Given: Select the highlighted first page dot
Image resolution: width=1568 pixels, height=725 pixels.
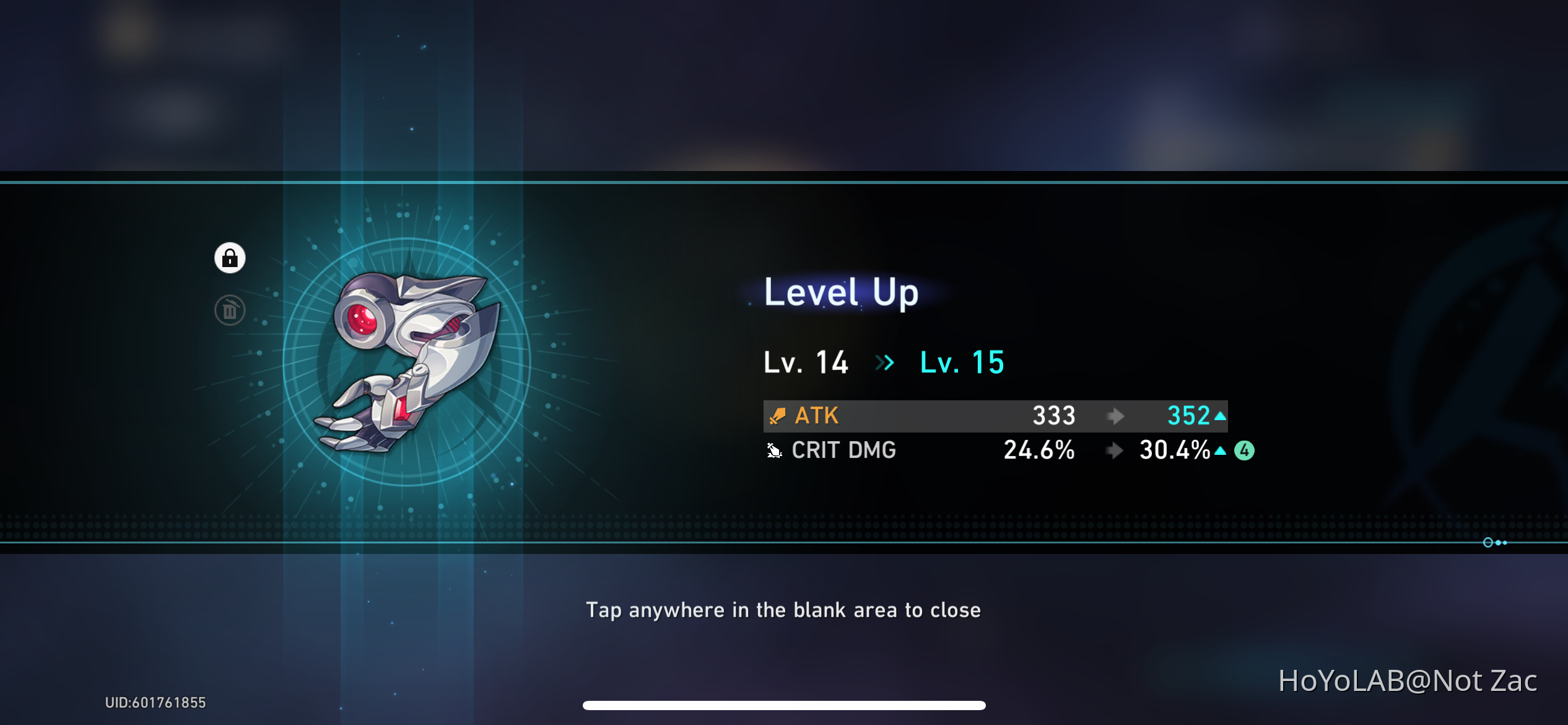Looking at the screenshot, I should [1487, 542].
